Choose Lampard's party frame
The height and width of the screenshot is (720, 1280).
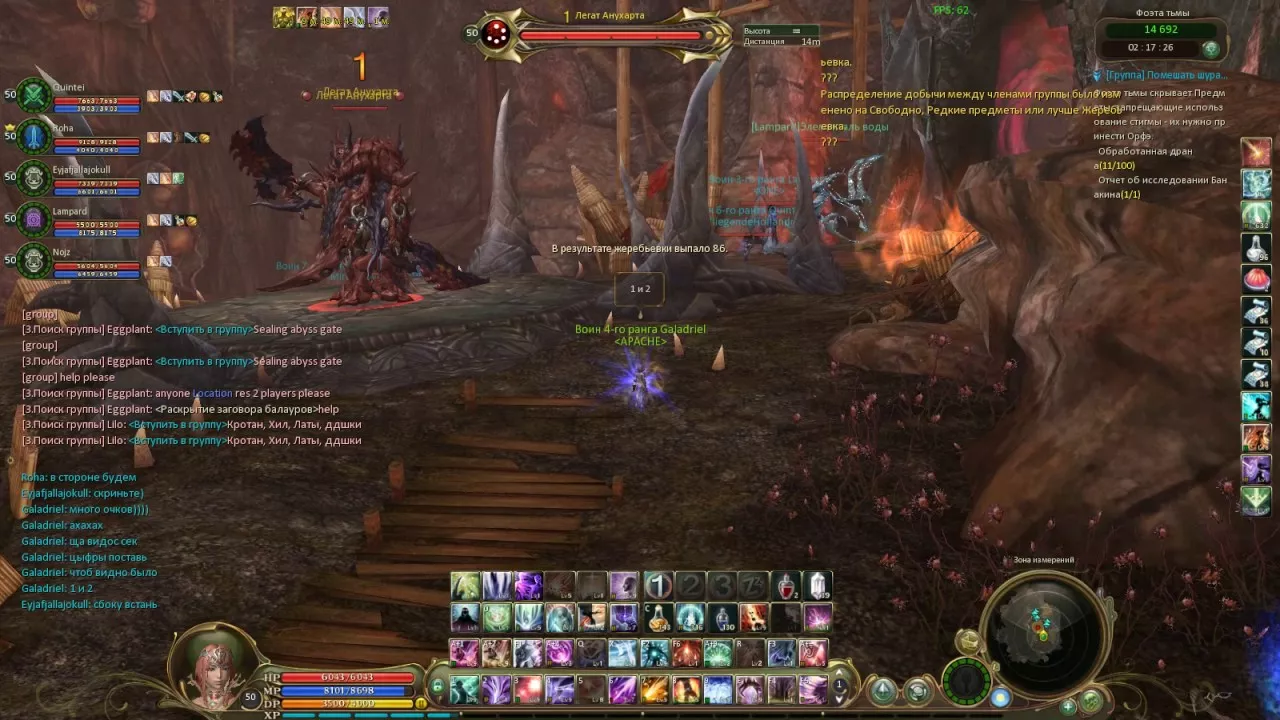(x=95, y=219)
